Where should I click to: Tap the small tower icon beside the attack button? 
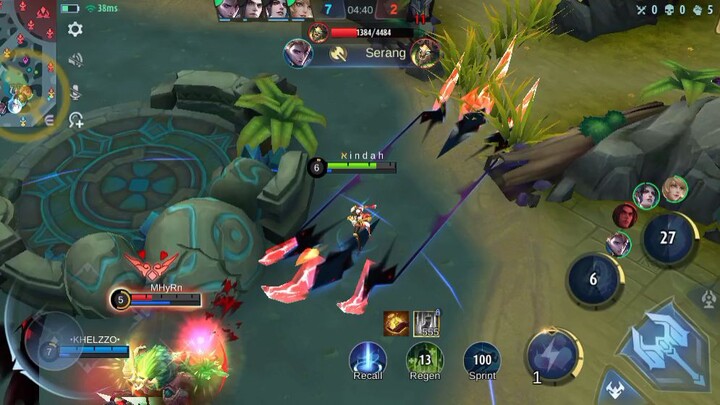(708, 299)
